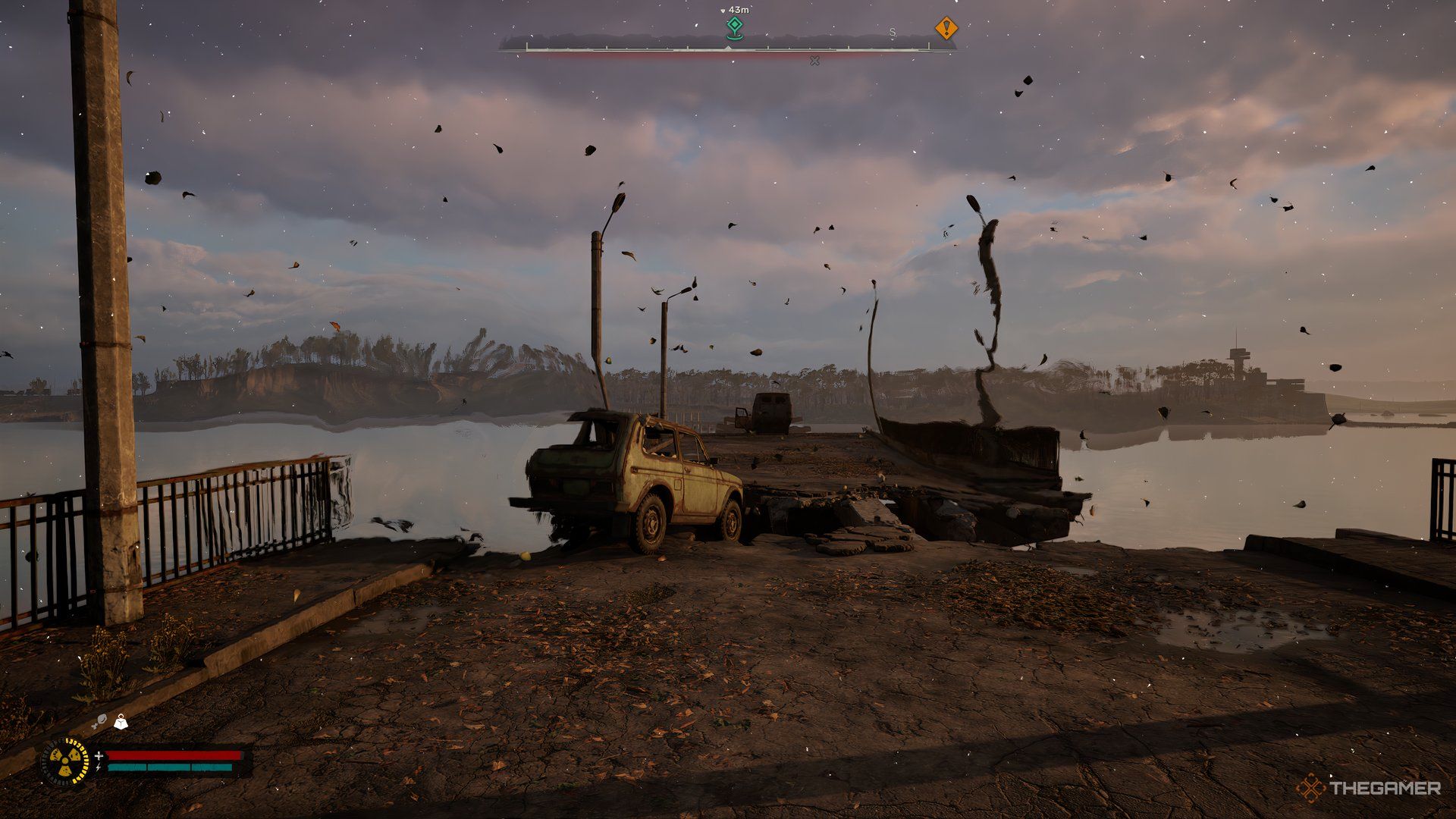This screenshot has width=1456, height=819.
Task: Open the mission objective labeled 43m
Action: coord(738,10)
